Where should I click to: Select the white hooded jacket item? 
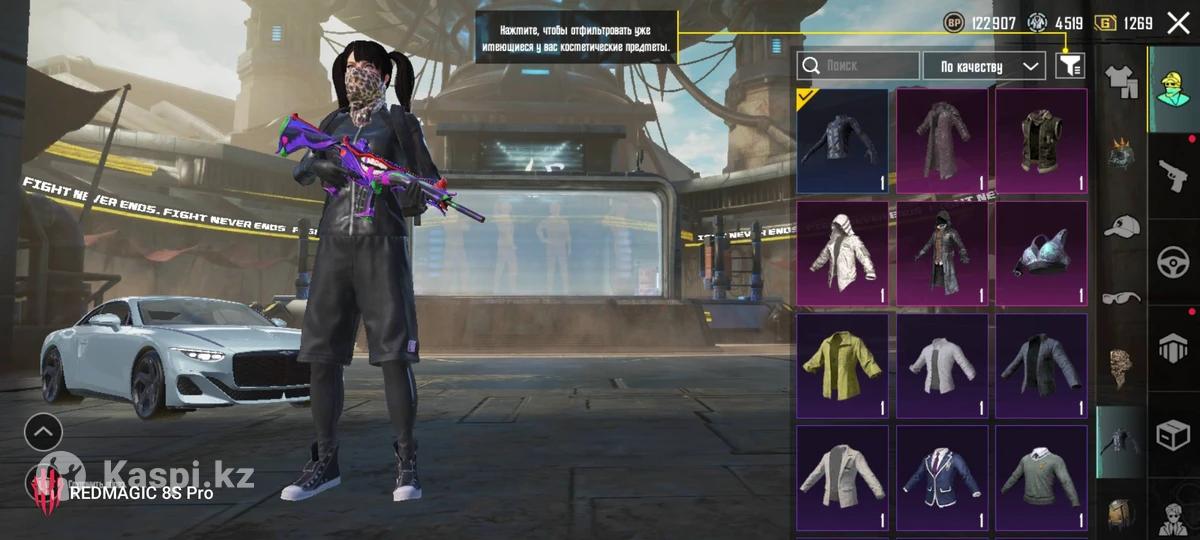click(x=842, y=253)
